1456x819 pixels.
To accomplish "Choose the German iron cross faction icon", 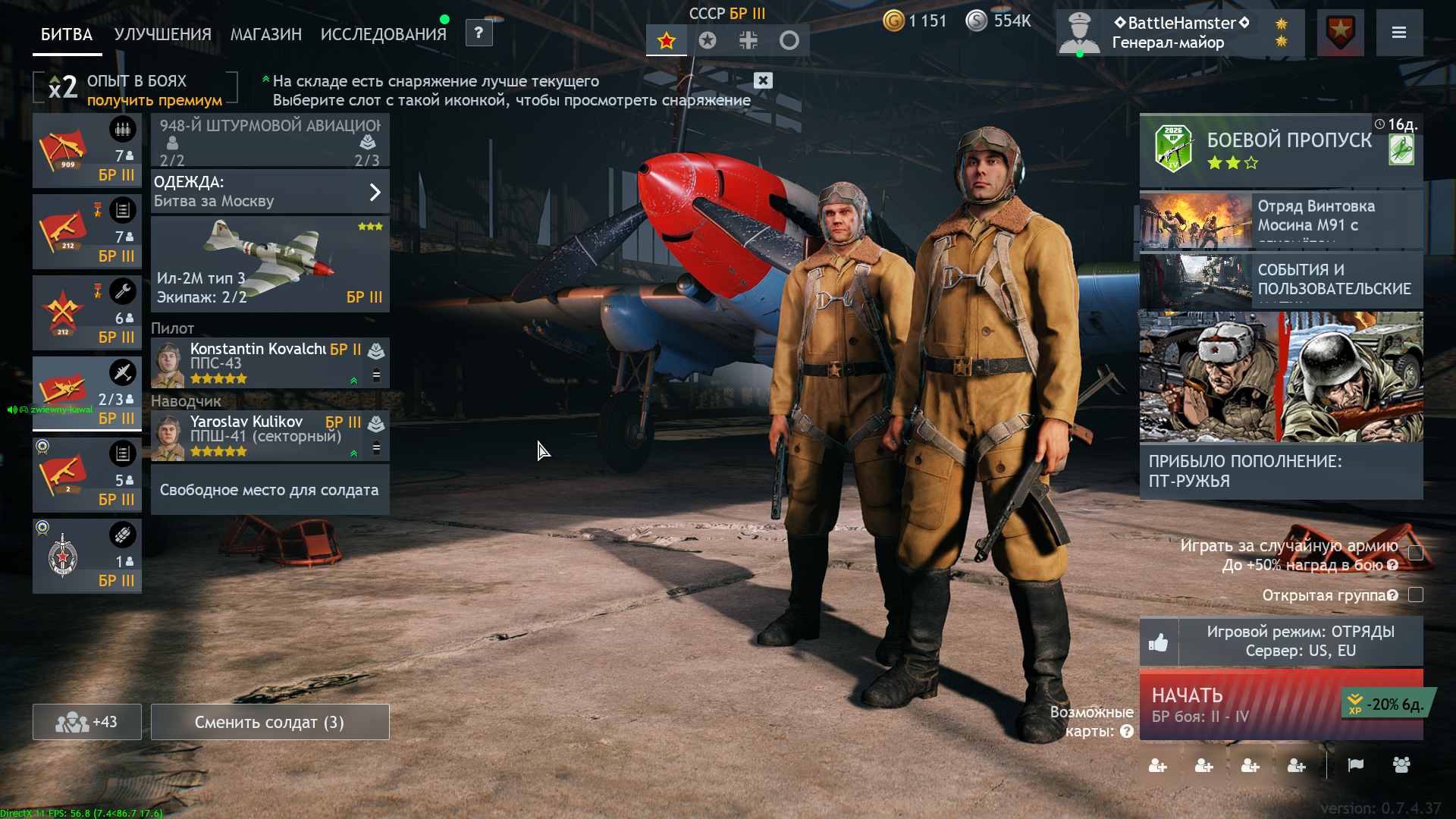I will (x=748, y=41).
